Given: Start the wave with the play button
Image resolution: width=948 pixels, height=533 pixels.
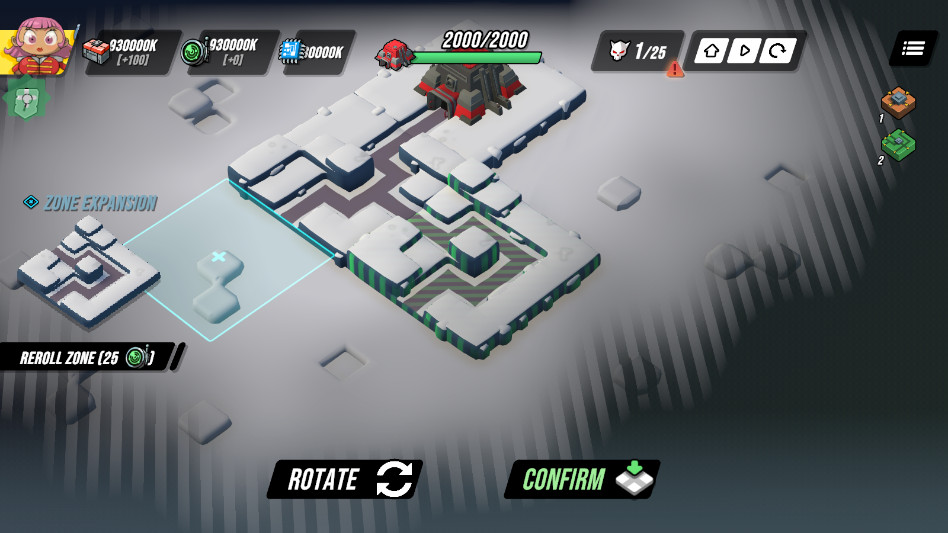Looking at the screenshot, I should pos(742,51).
